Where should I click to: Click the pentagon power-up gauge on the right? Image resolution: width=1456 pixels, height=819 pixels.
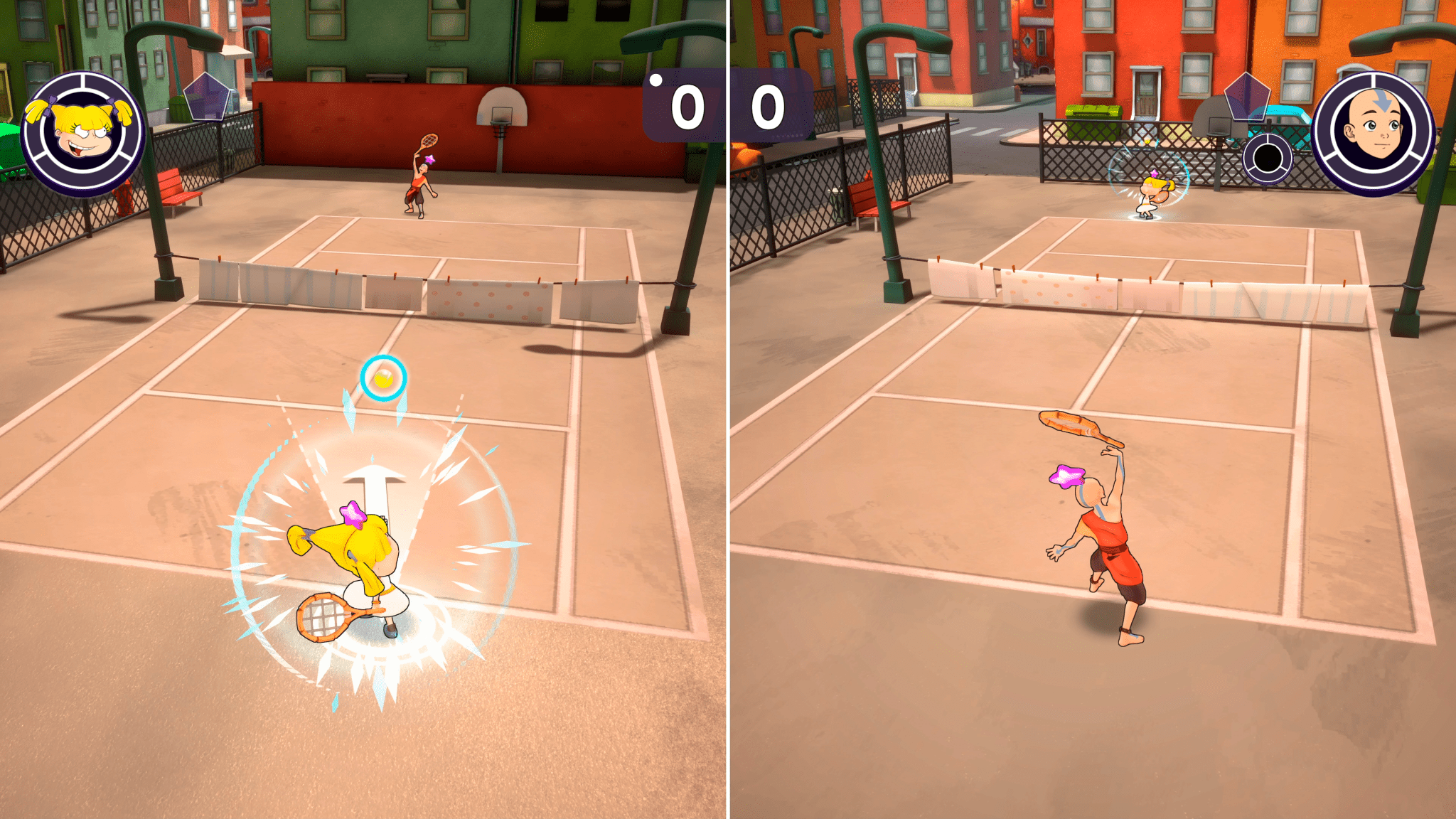point(1246,98)
